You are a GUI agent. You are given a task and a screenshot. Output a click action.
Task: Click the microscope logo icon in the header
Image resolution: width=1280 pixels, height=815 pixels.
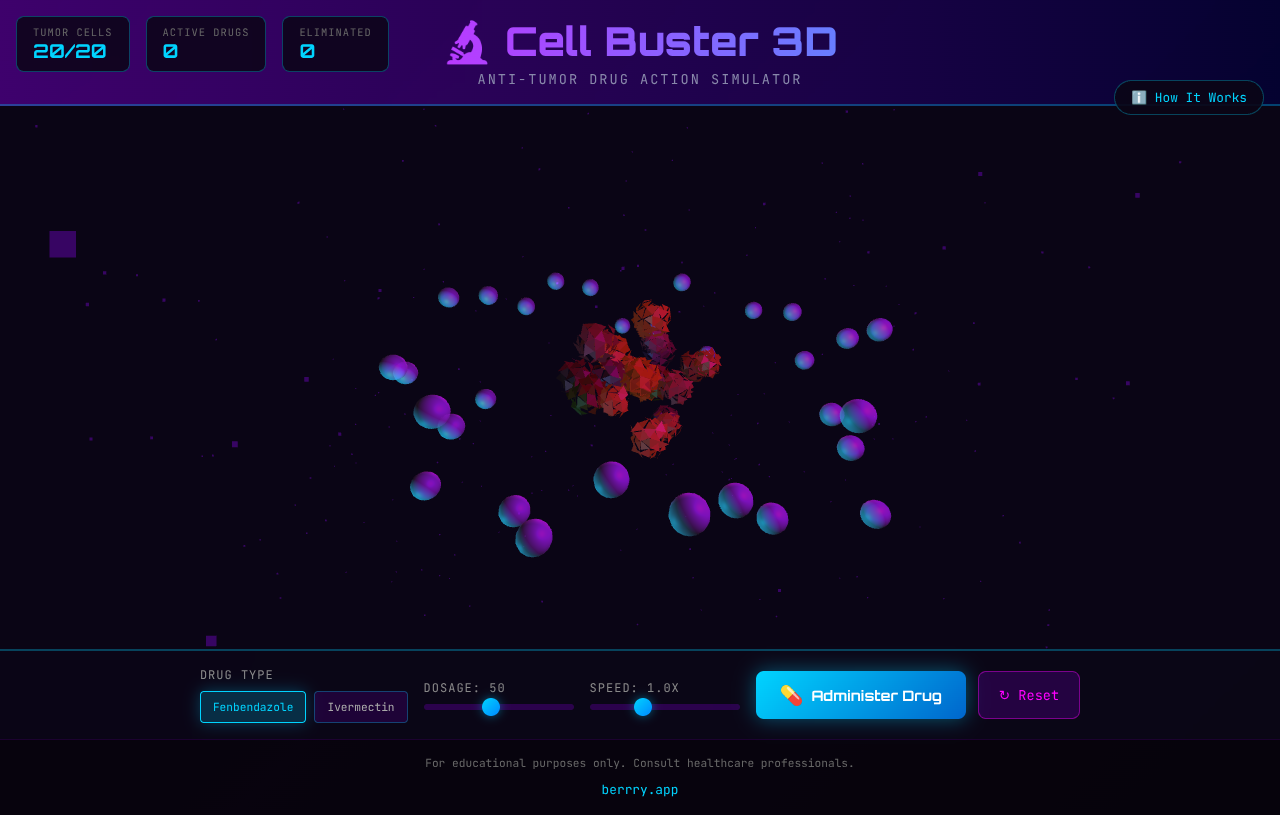pyautogui.click(x=467, y=42)
